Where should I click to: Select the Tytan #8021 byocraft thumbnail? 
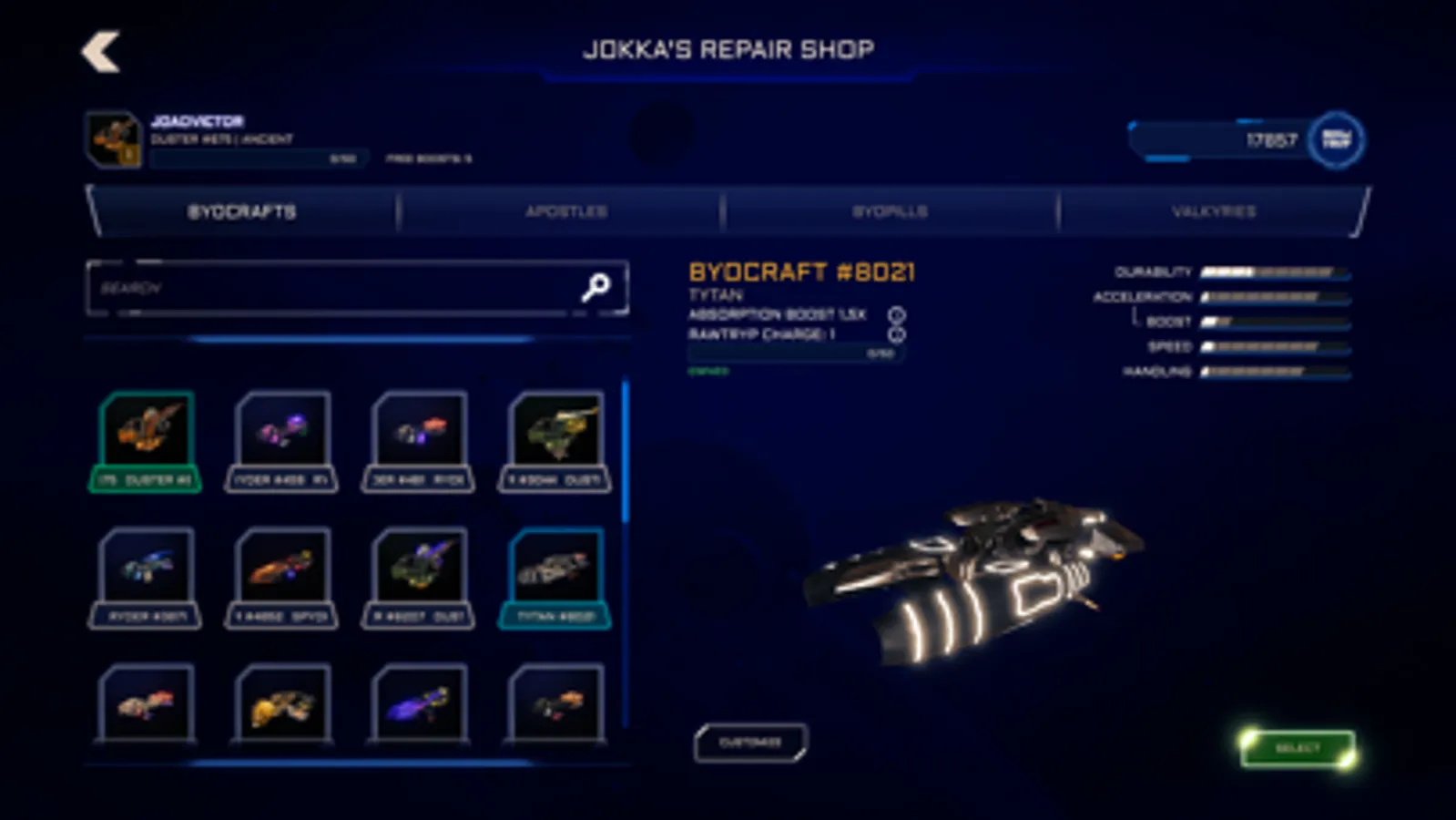[555, 574]
